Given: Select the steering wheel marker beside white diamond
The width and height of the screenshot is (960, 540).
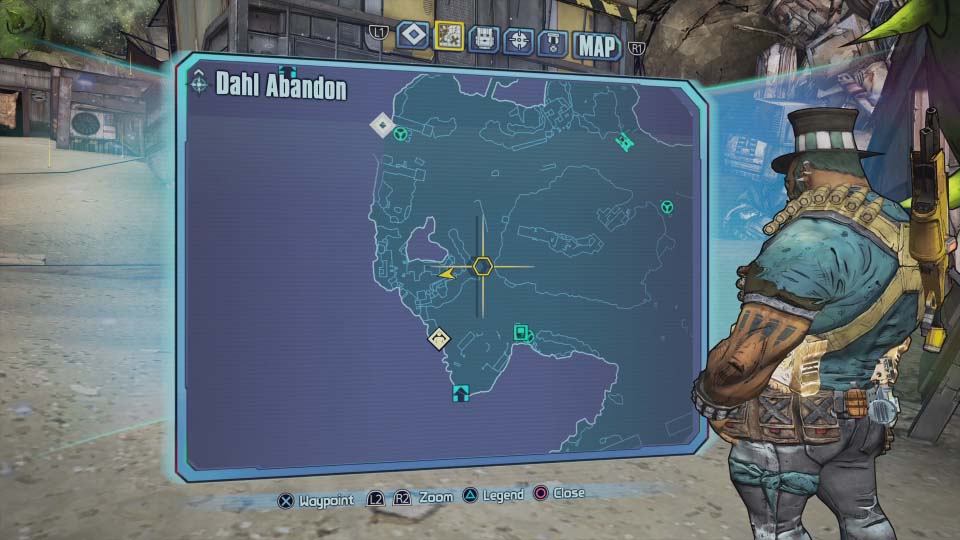Looking at the screenshot, I should [400, 133].
